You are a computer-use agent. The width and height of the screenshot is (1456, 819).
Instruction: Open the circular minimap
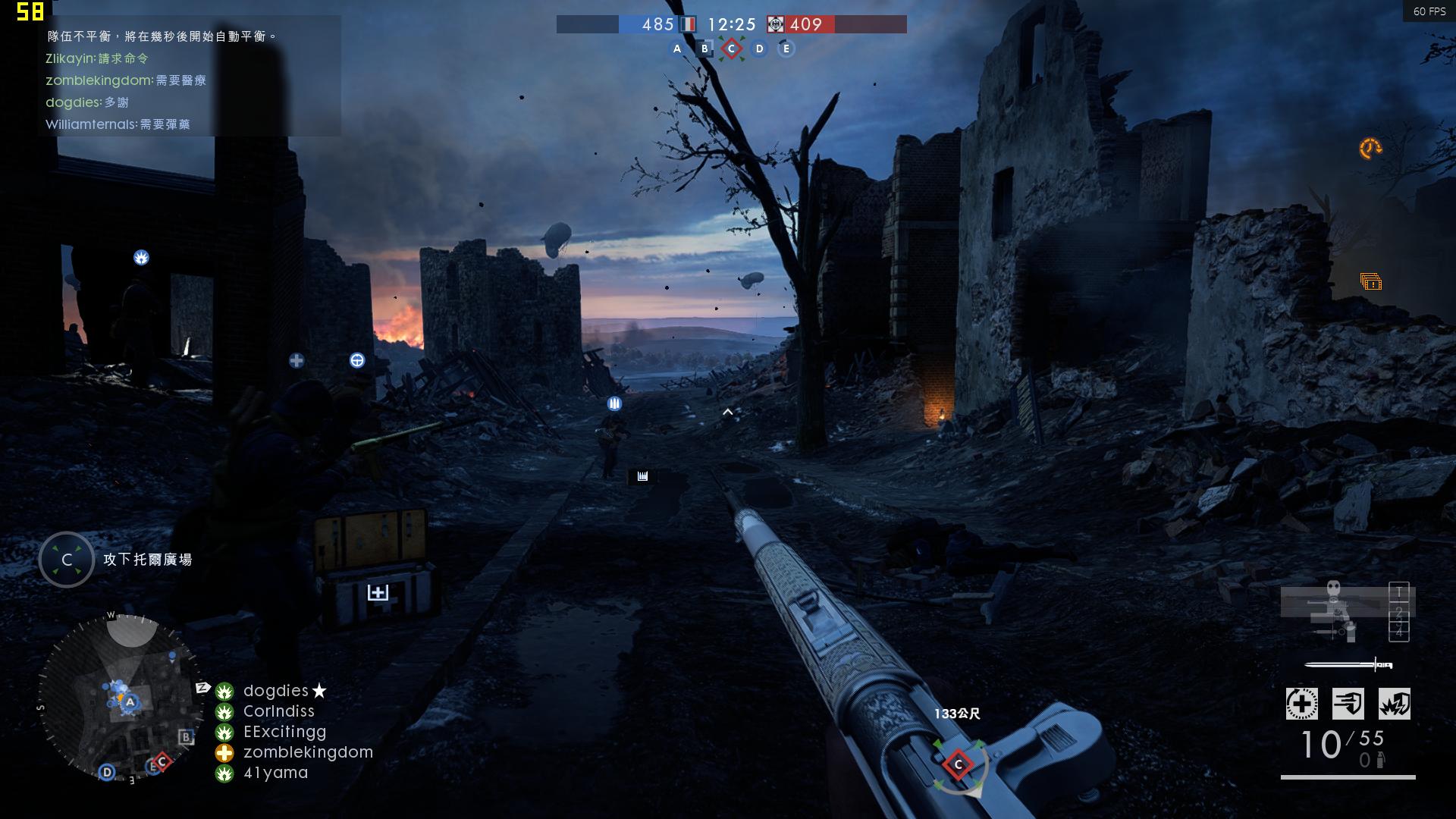tap(121, 698)
